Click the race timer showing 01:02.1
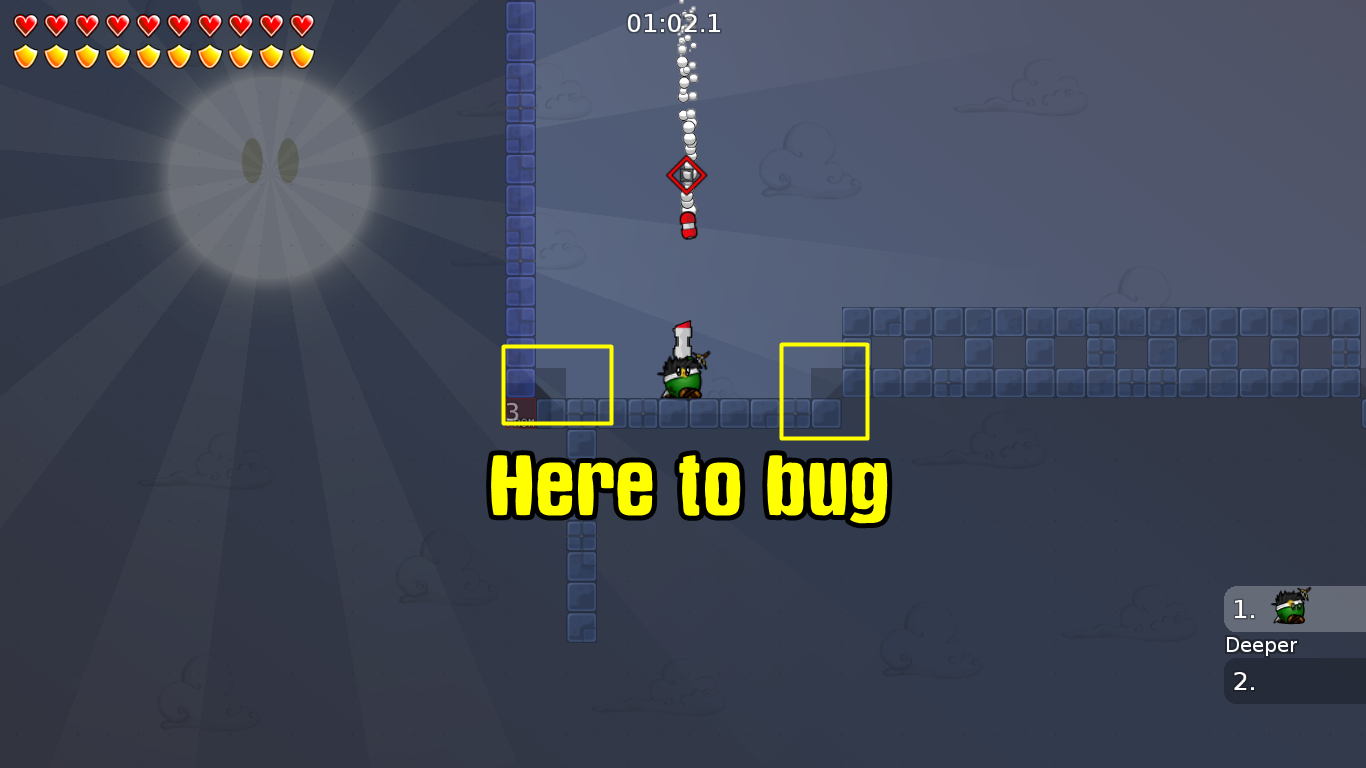The width and height of the screenshot is (1366, 768). coord(672,24)
